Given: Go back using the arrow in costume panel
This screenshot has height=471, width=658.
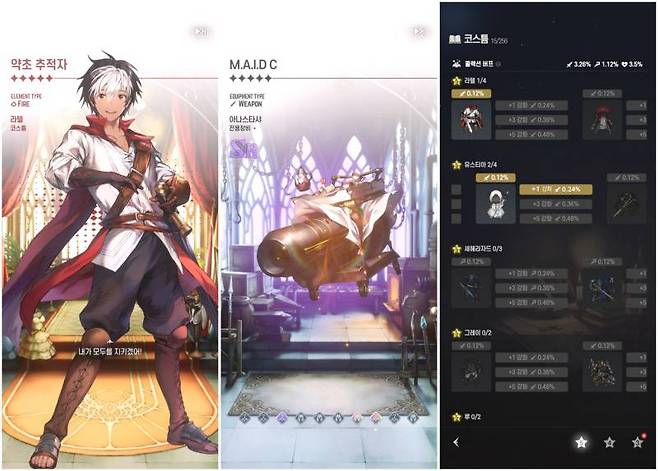Looking at the screenshot, I should pos(457,441).
